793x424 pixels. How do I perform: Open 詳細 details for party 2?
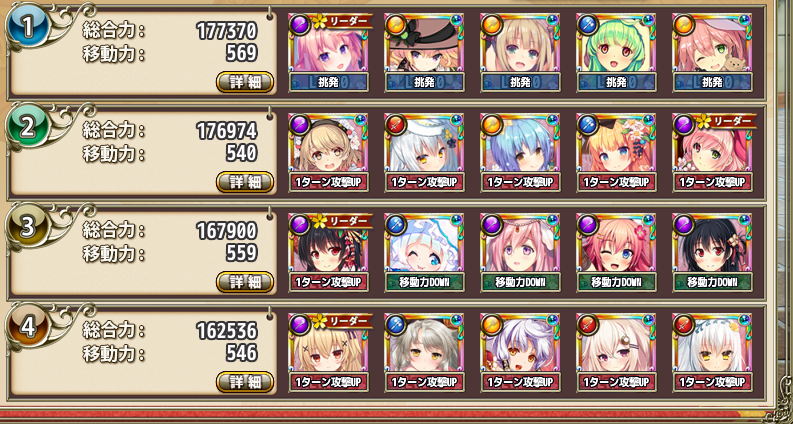pyautogui.click(x=245, y=181)
